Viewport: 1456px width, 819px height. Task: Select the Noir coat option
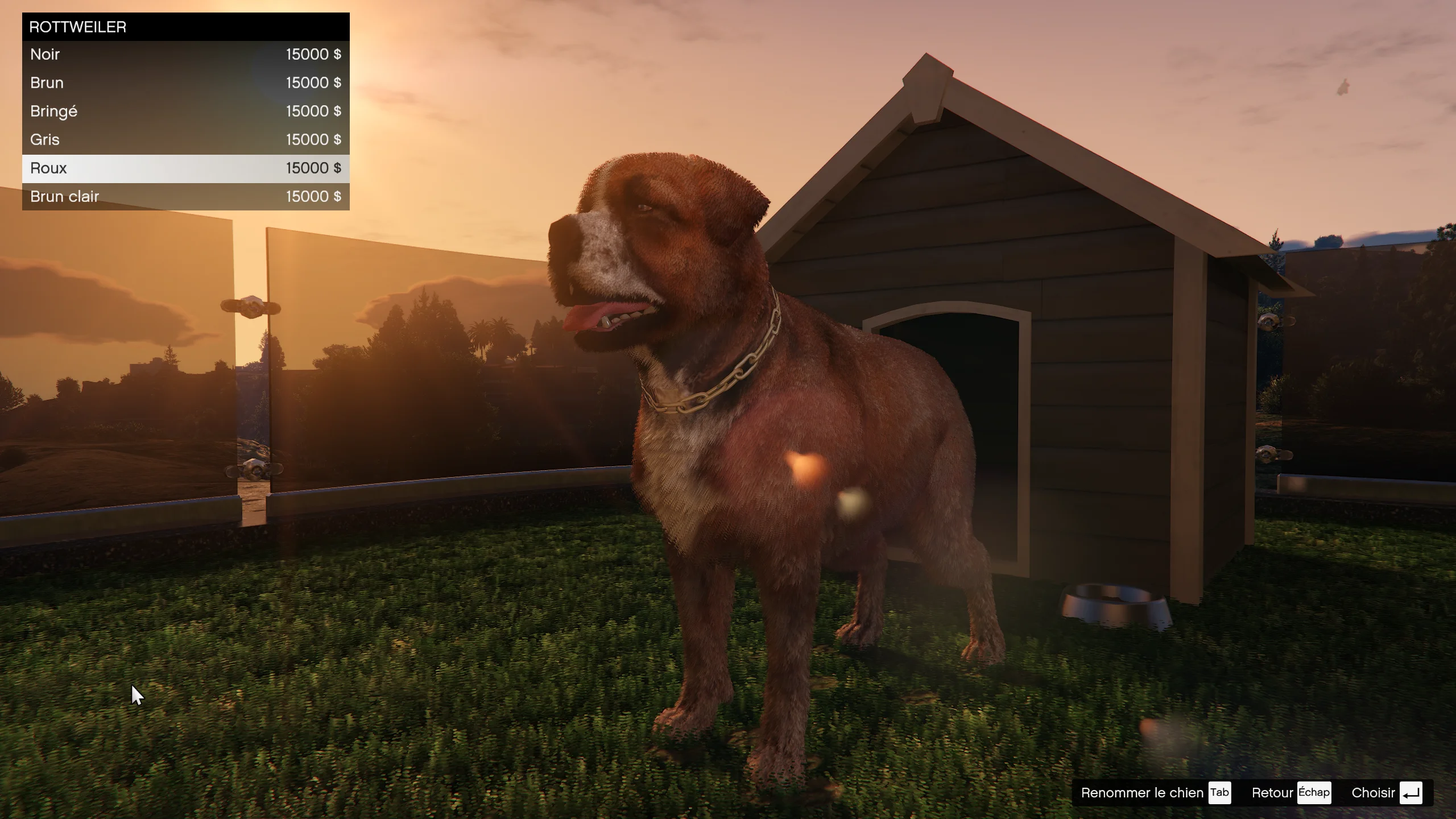click(x=185, y=55)
